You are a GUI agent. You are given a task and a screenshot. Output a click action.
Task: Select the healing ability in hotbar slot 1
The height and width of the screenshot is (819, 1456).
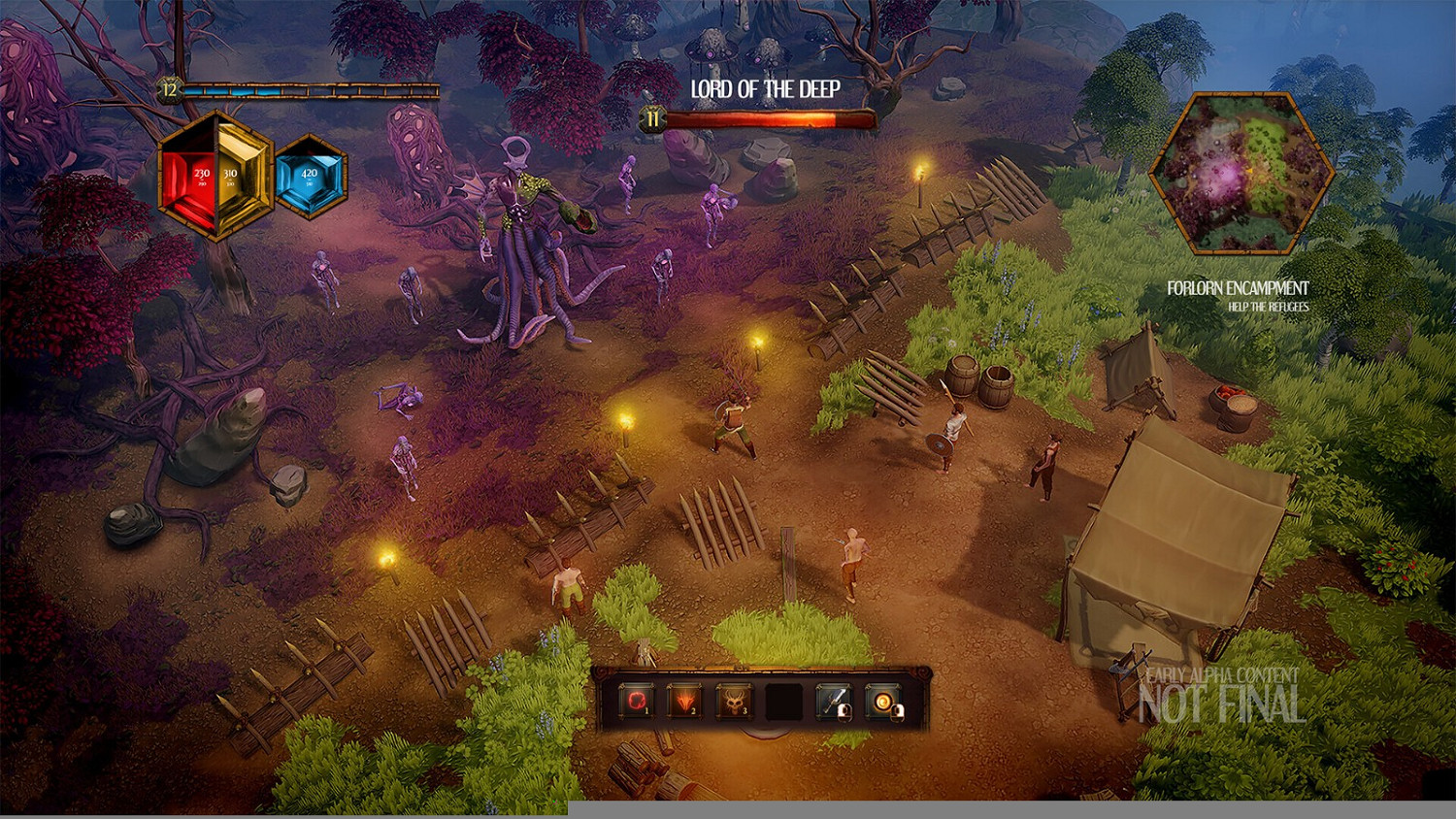[636, 700]
